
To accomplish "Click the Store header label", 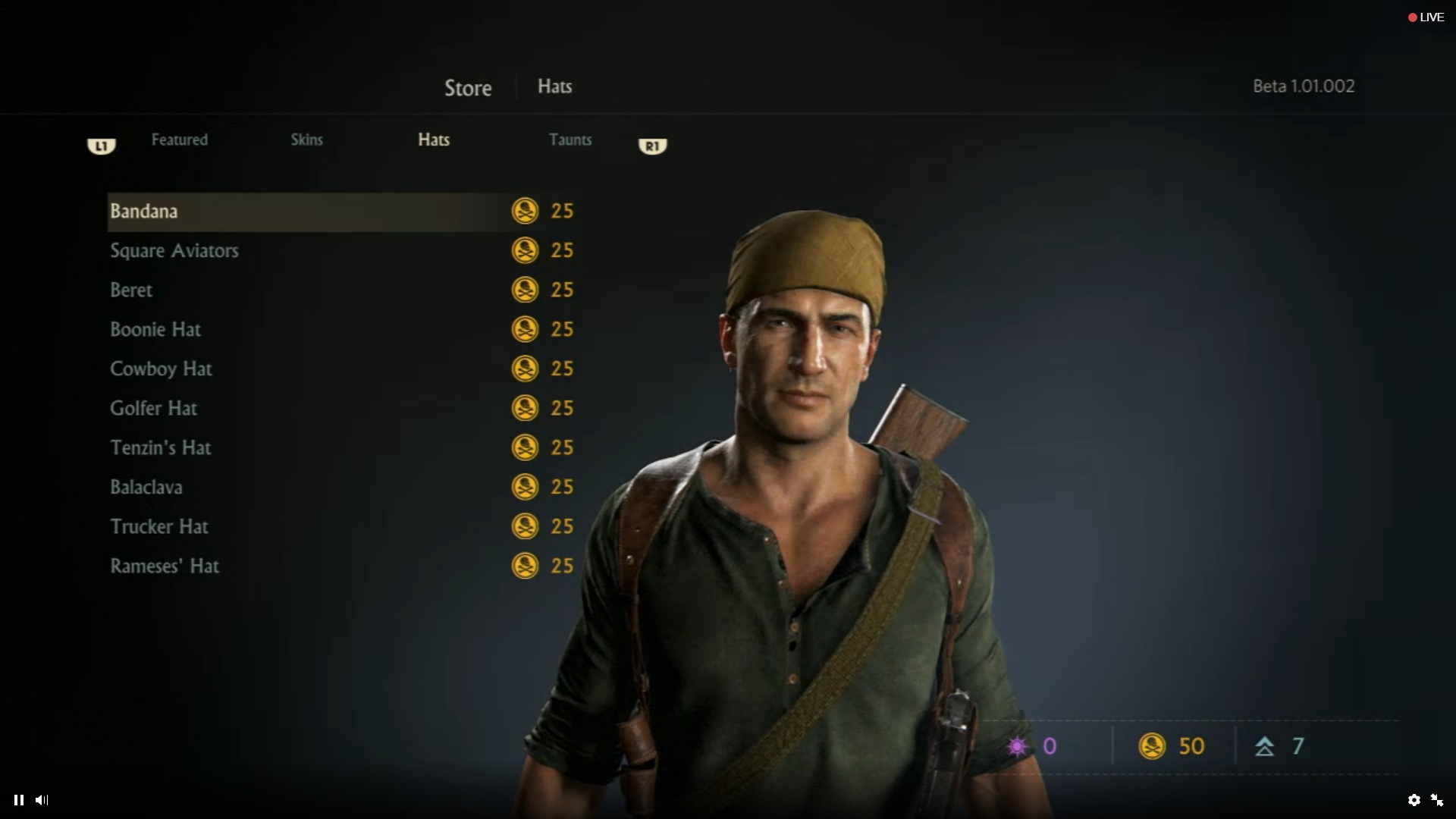I will [x=467, y=87].
